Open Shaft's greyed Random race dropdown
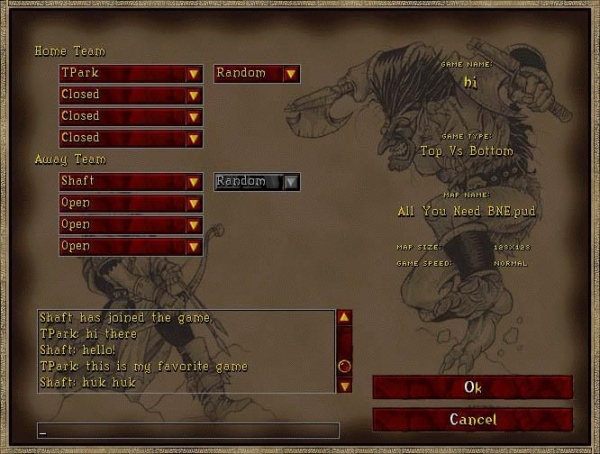Screen dimensions: 600x454 tap(257, 181)
